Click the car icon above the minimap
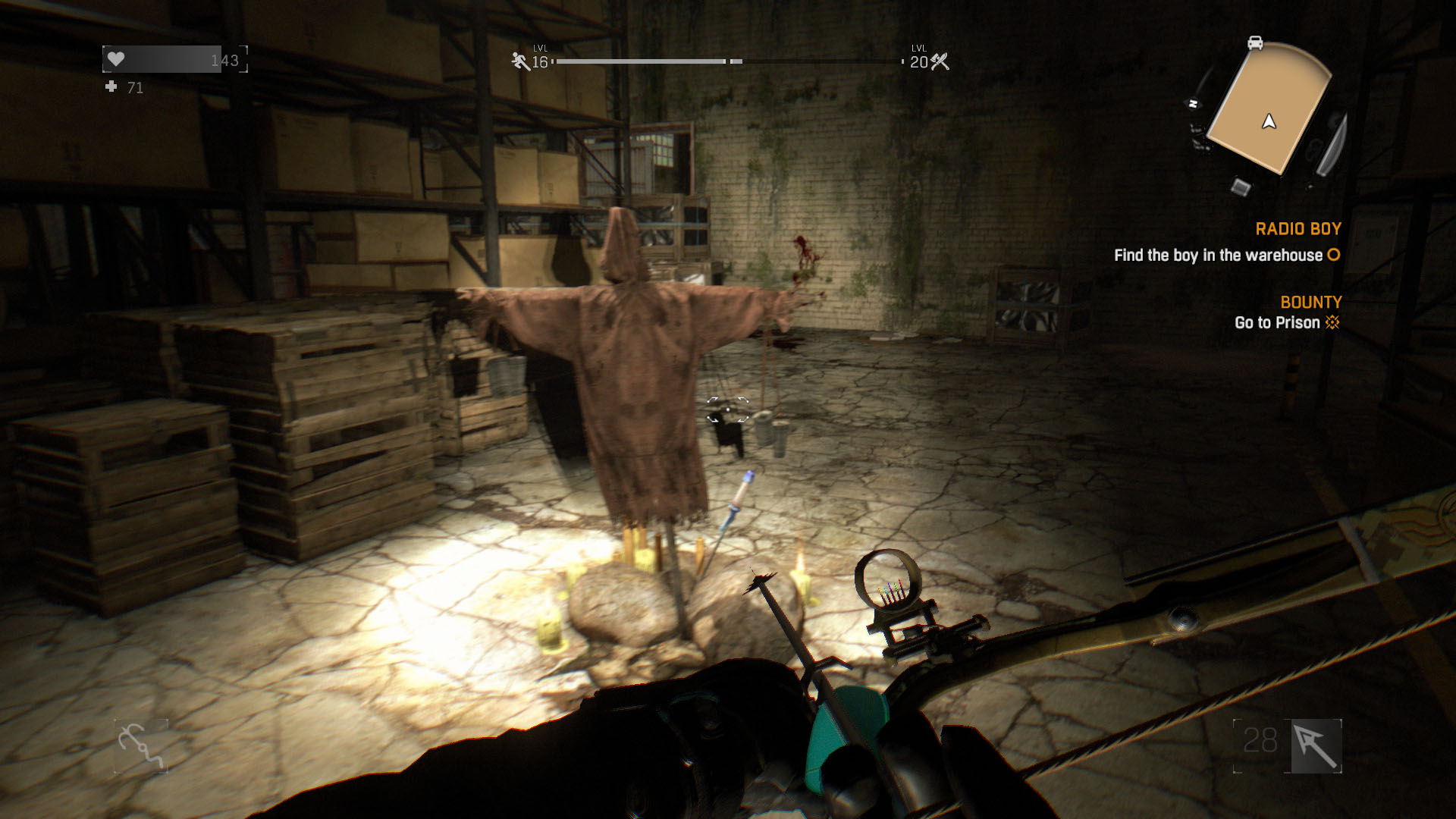This screenshot has height=819, width=1456. pos(1255,42)
